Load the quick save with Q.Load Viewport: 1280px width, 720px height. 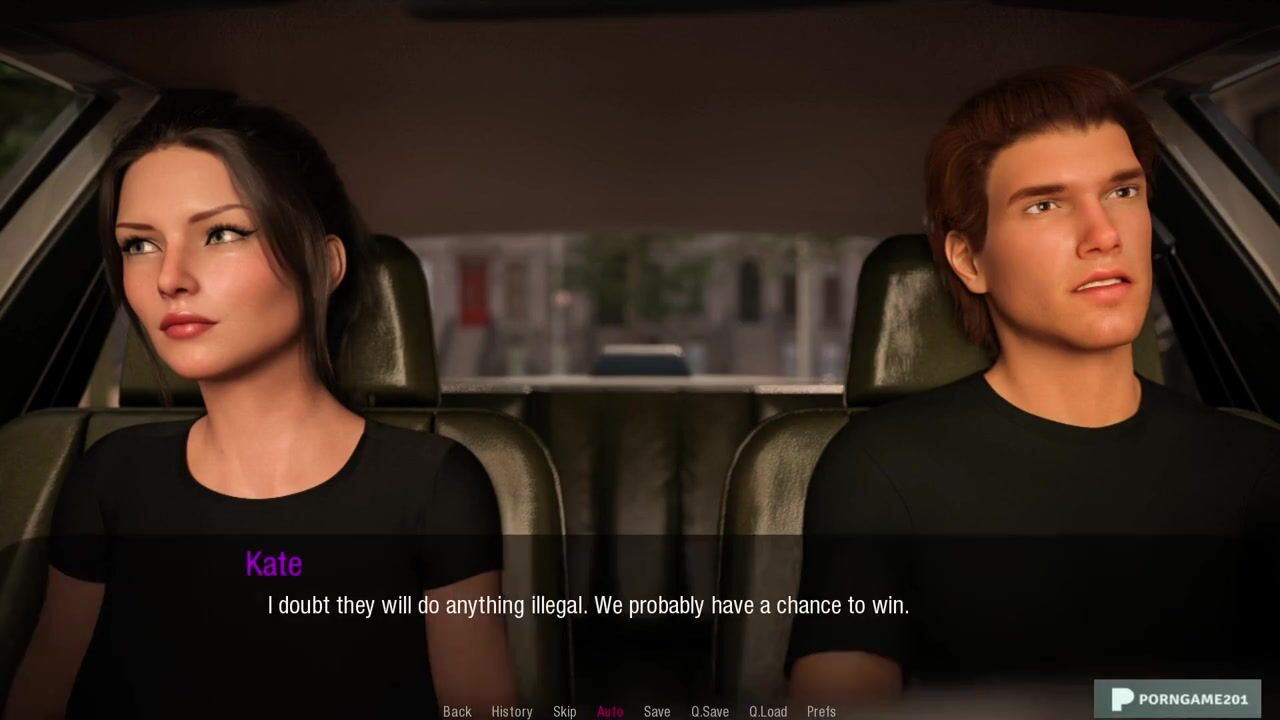pyautogui.click(x=768, y=711)
